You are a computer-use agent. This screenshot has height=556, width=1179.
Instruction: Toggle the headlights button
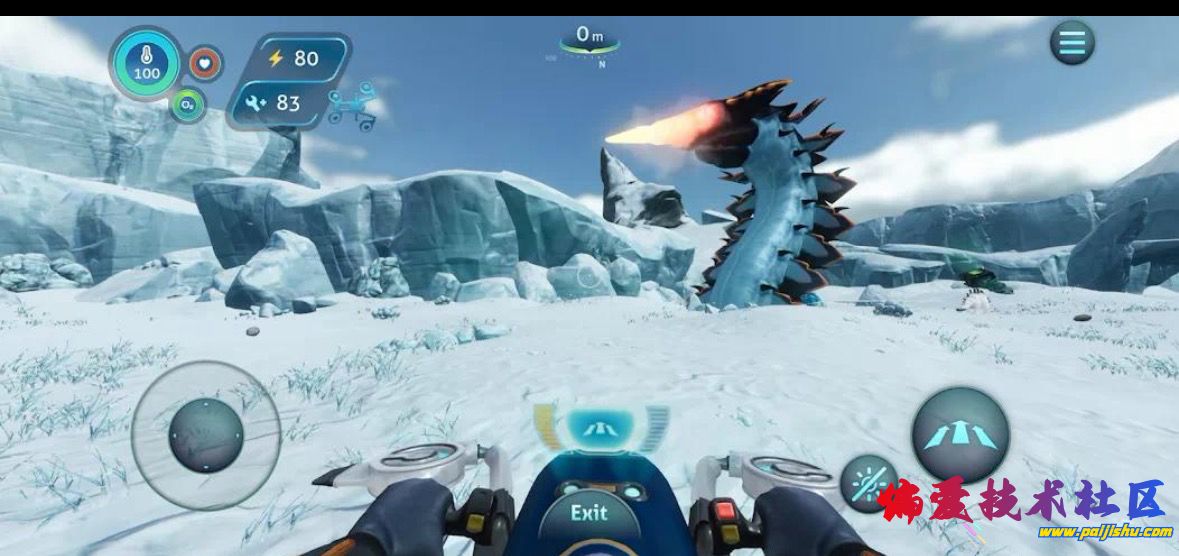[864, 483]
